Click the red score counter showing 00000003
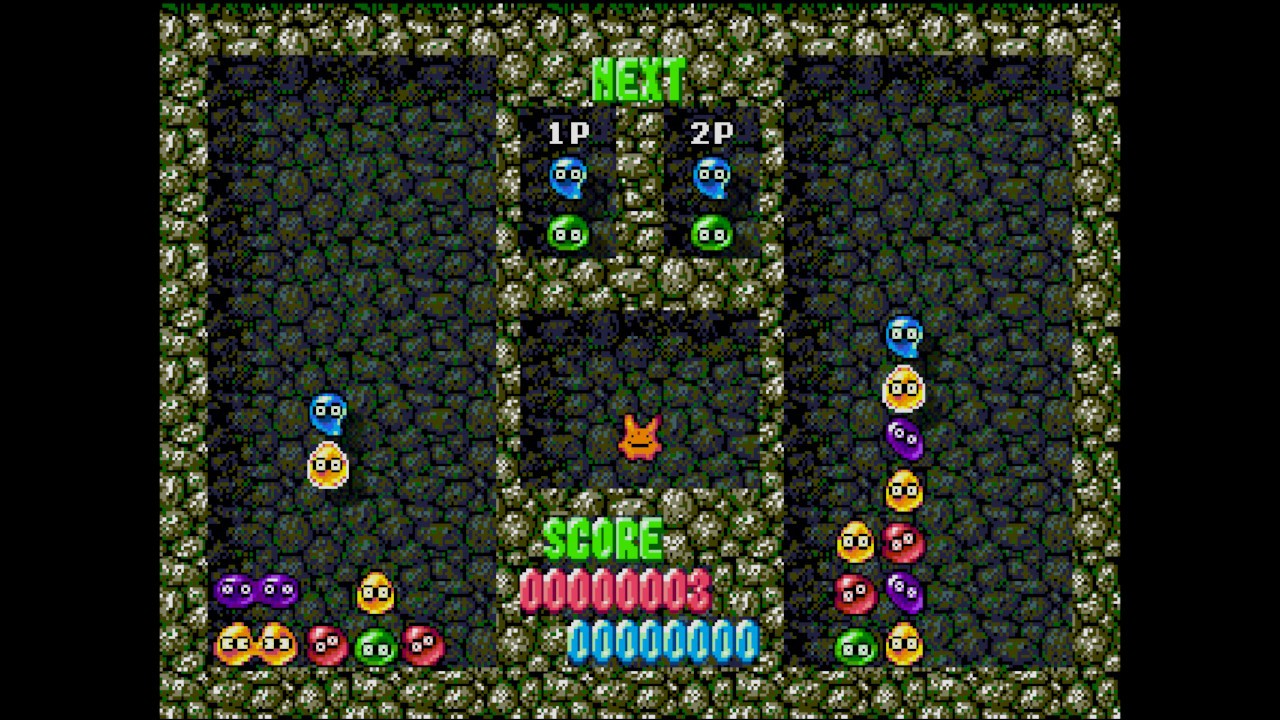This screenshot has height=720, width=1280. pyautogui.click(x=614, y=591)
